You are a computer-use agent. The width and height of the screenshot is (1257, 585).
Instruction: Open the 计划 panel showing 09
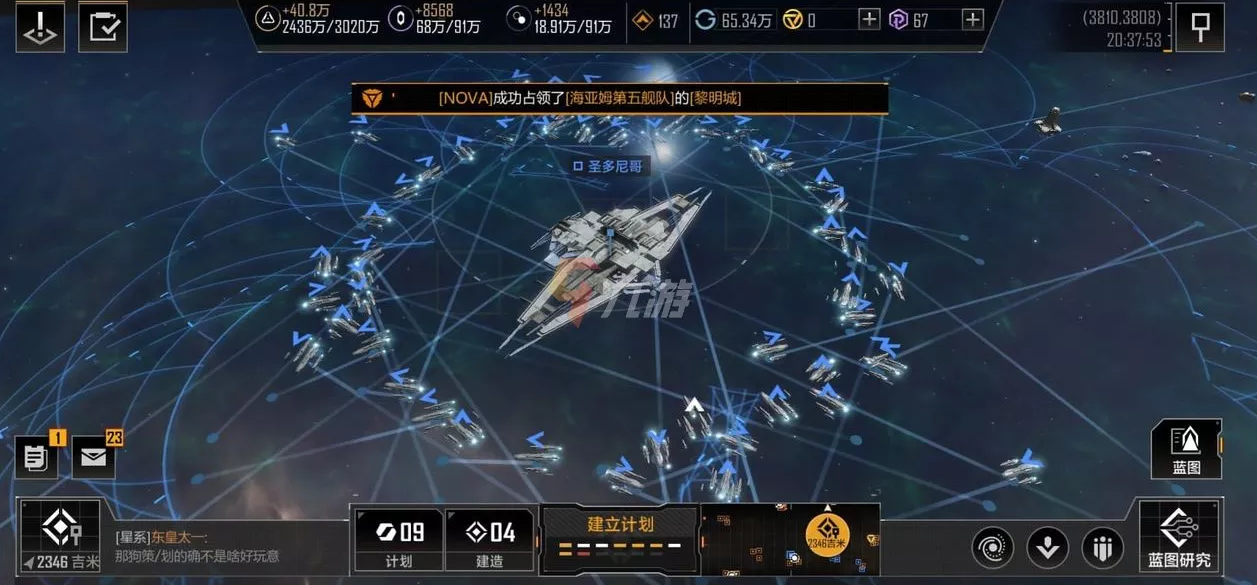click(x=398, y=540)
